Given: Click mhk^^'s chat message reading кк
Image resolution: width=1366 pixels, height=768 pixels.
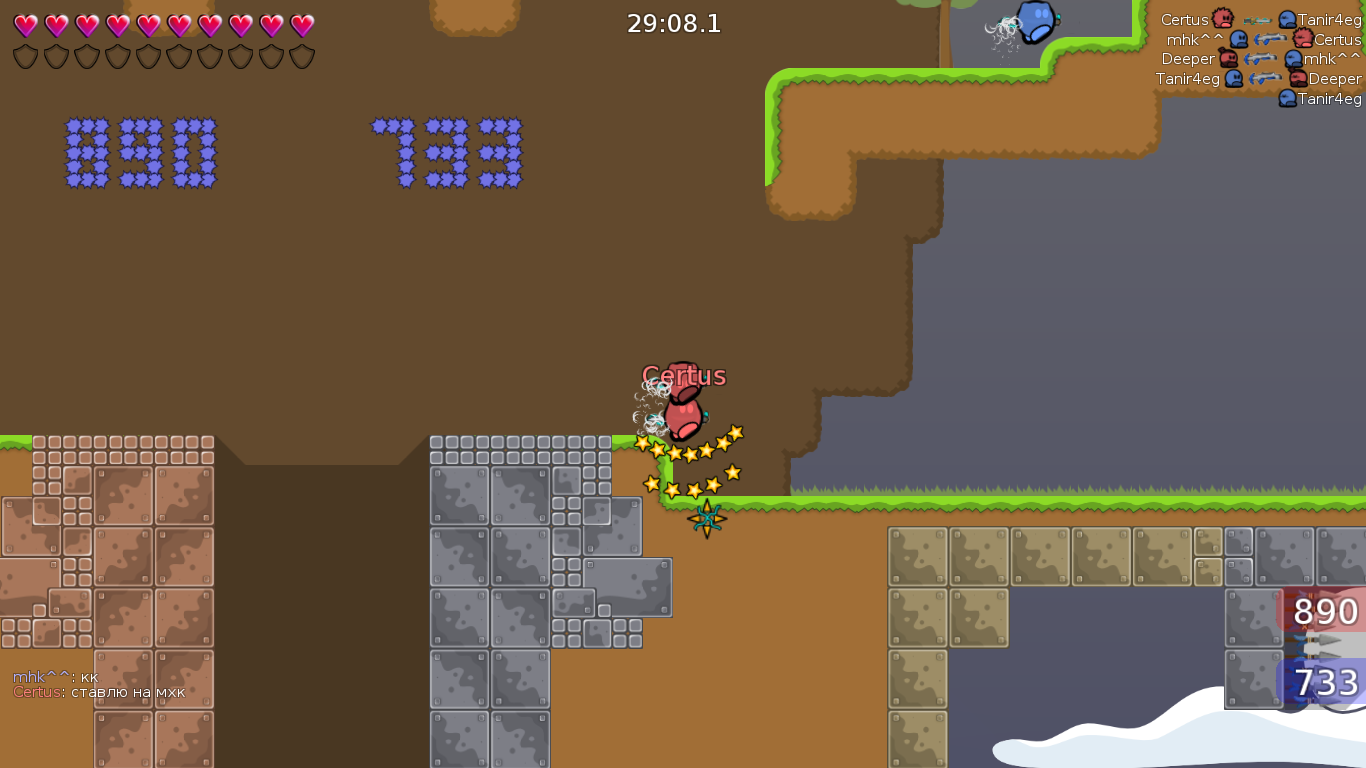Looking at the screenshot, I should tap(80, 677).
